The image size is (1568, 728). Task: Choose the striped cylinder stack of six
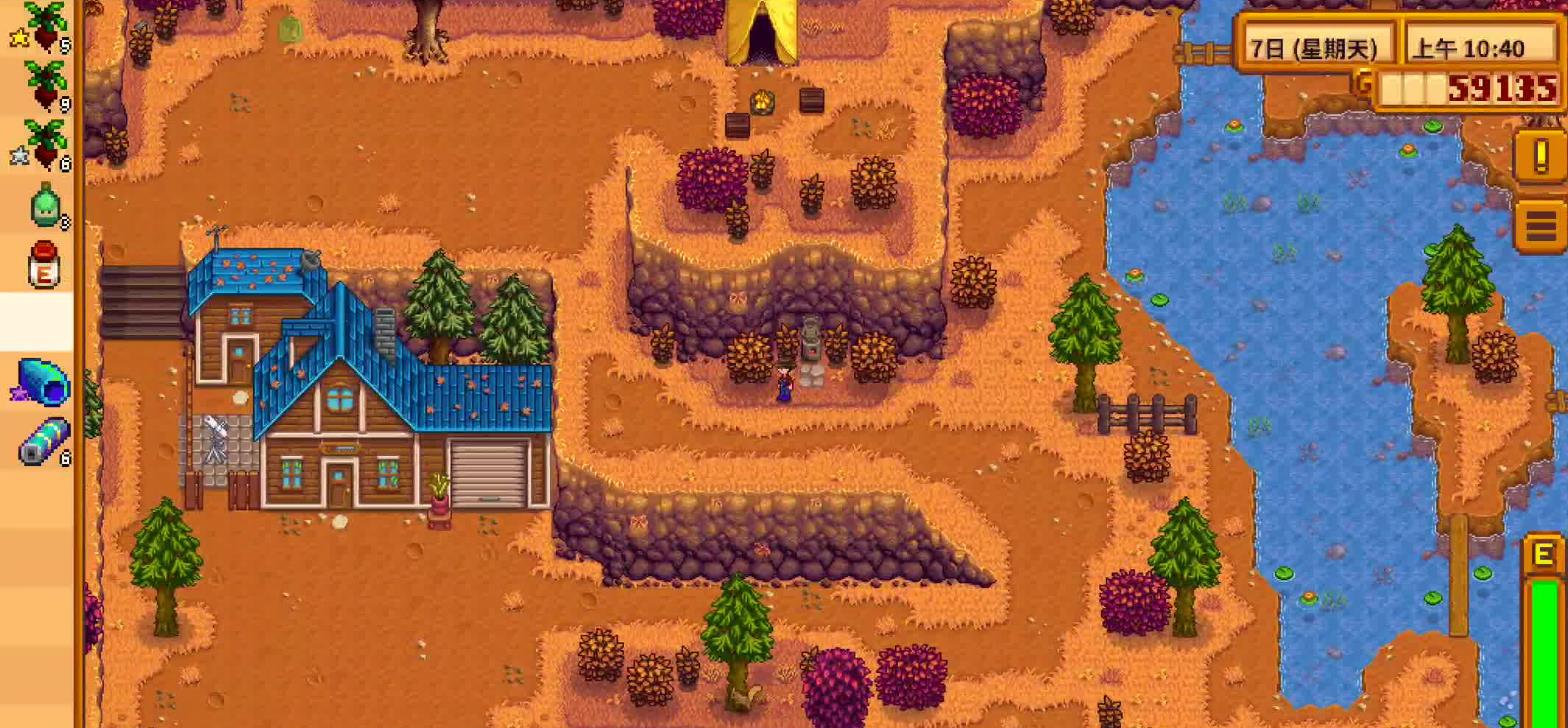(46, 441)
